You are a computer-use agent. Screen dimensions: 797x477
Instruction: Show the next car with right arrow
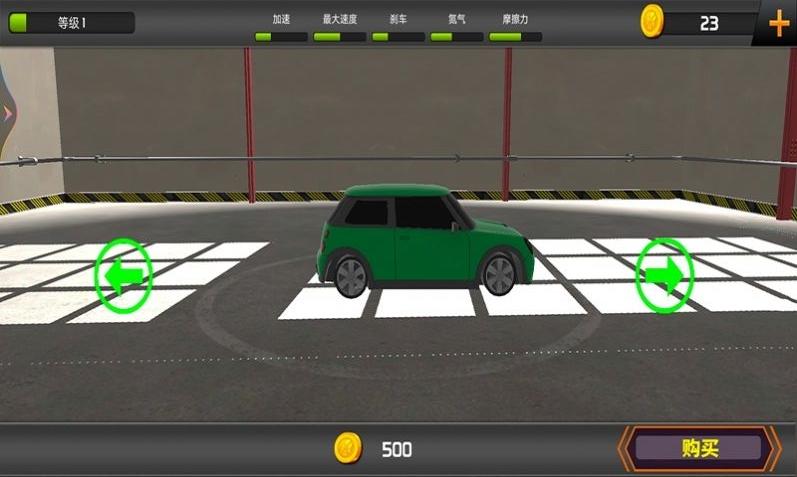coord(664,273)
